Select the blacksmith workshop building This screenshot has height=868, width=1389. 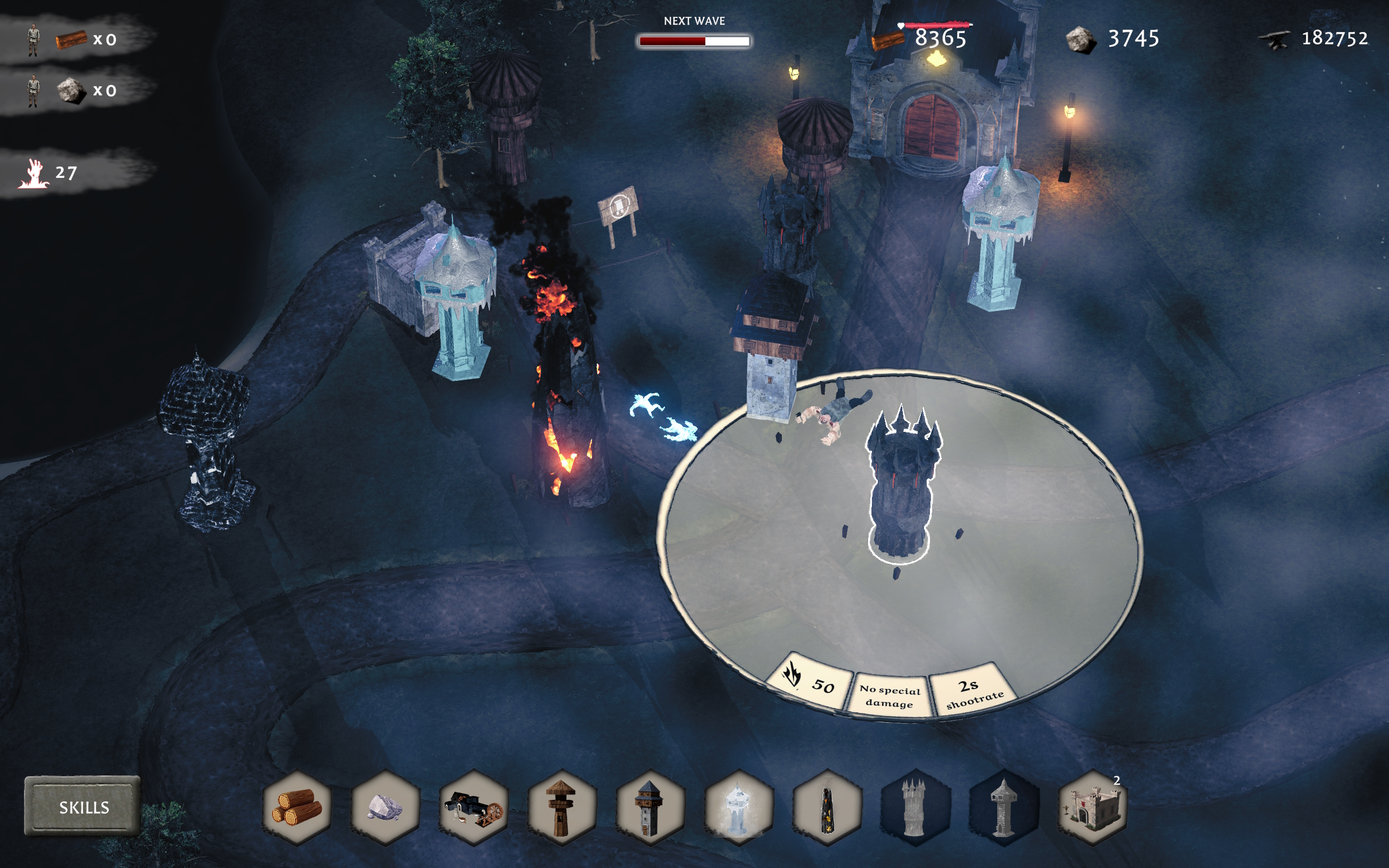click(474, 807)
